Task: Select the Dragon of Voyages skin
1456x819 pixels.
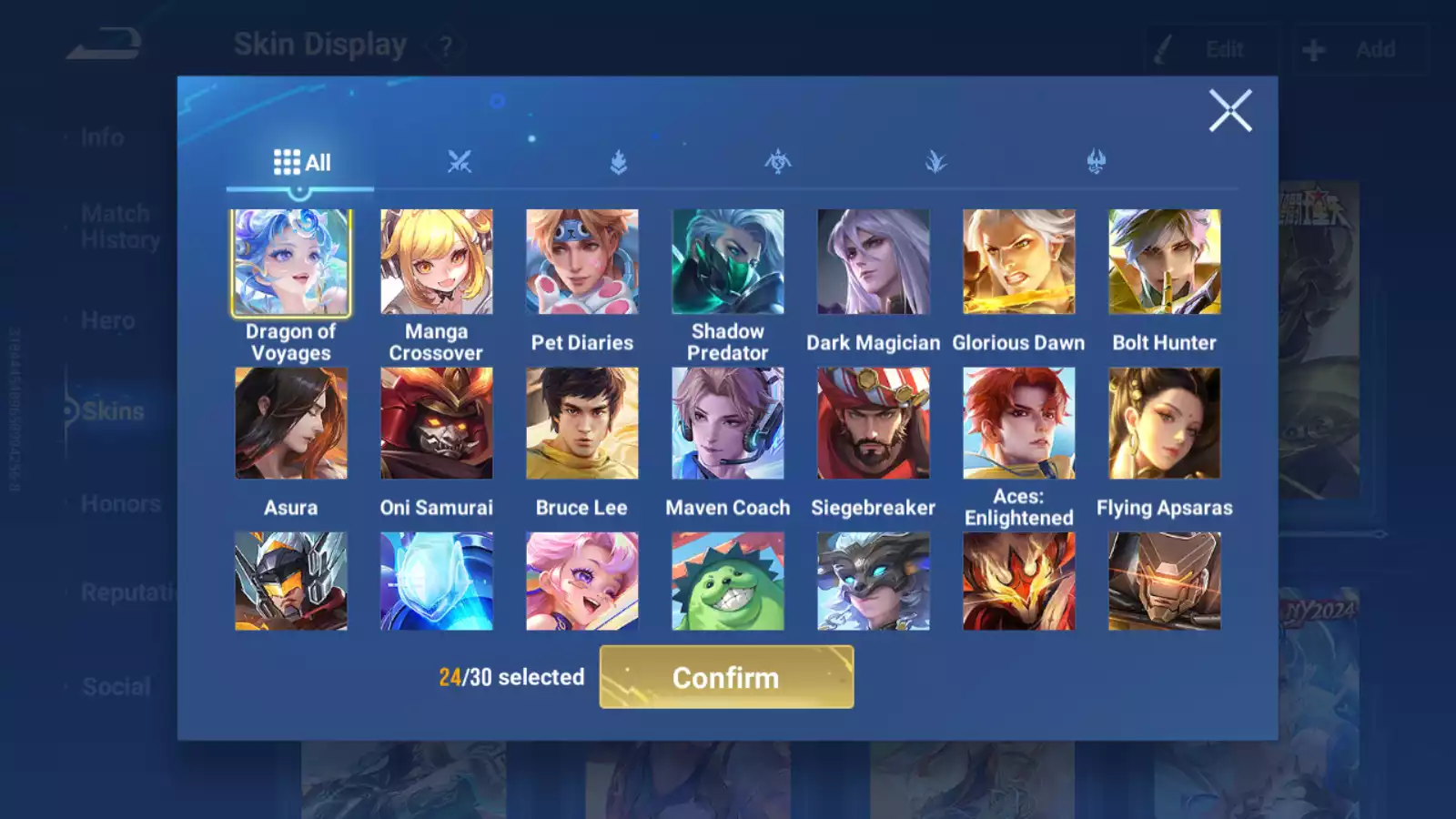Action: pos(291,262)
